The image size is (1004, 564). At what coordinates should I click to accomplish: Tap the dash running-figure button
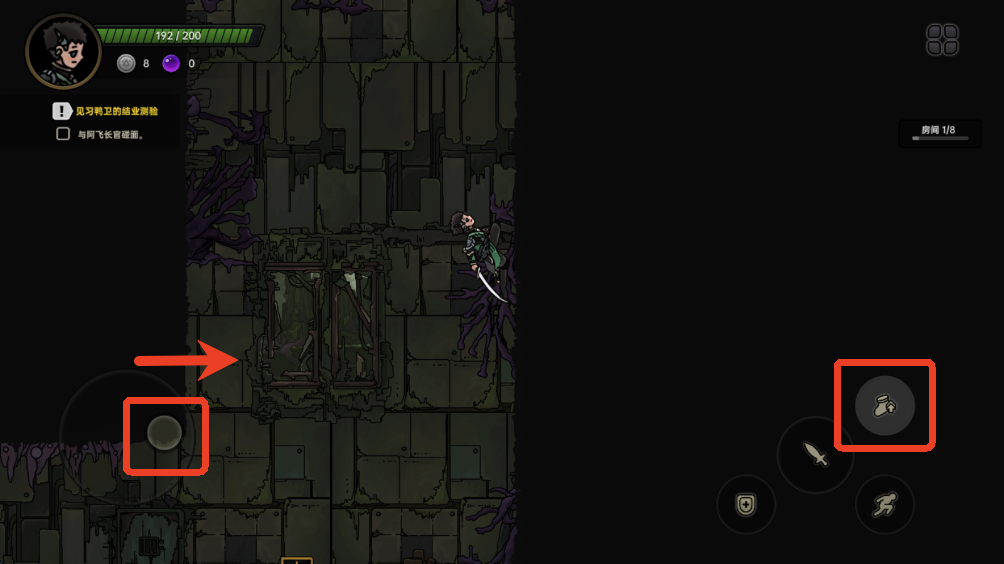[x=884, y=504]
